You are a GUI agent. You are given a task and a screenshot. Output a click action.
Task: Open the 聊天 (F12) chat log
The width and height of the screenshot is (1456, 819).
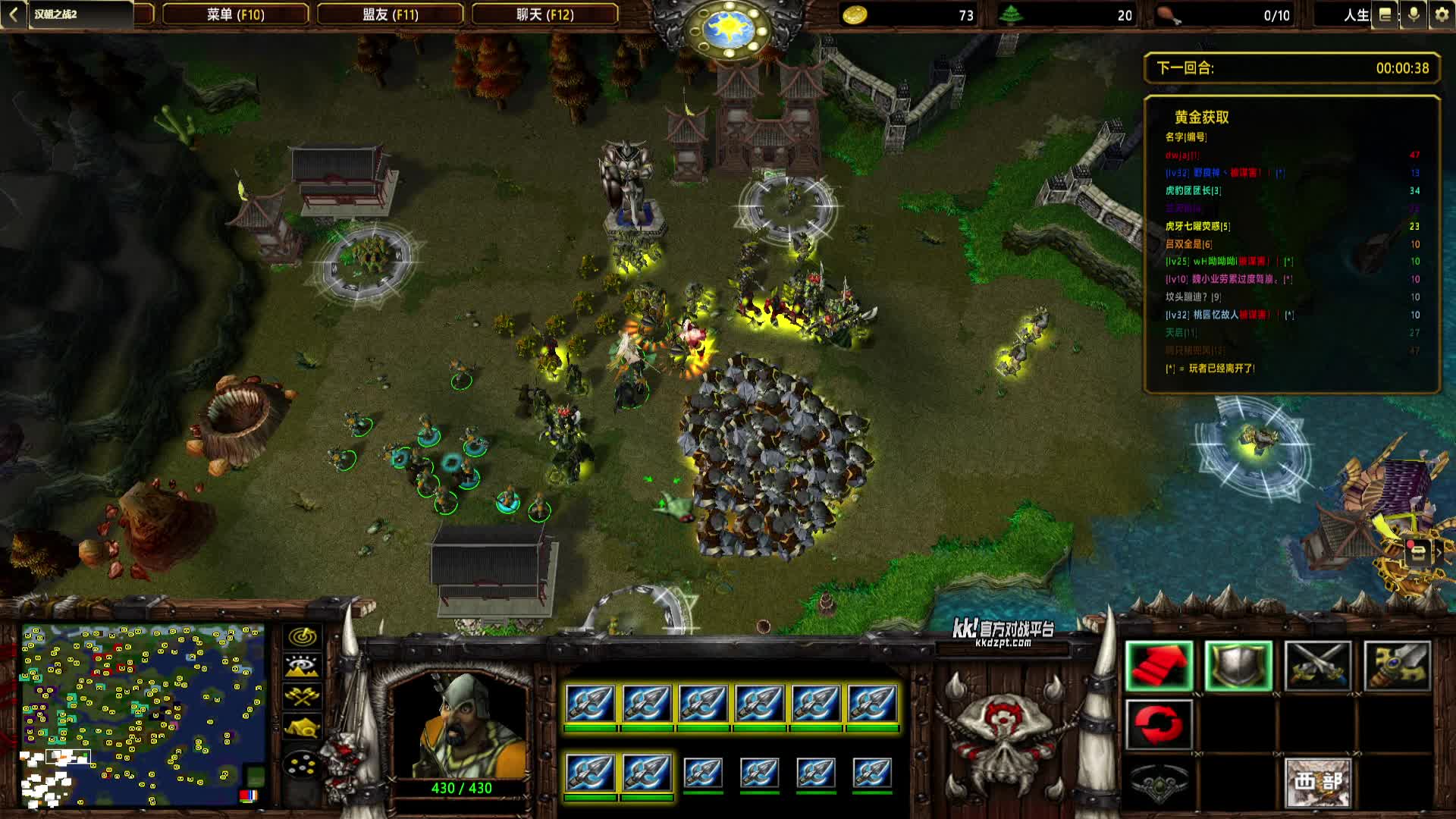tap(544, 14)
